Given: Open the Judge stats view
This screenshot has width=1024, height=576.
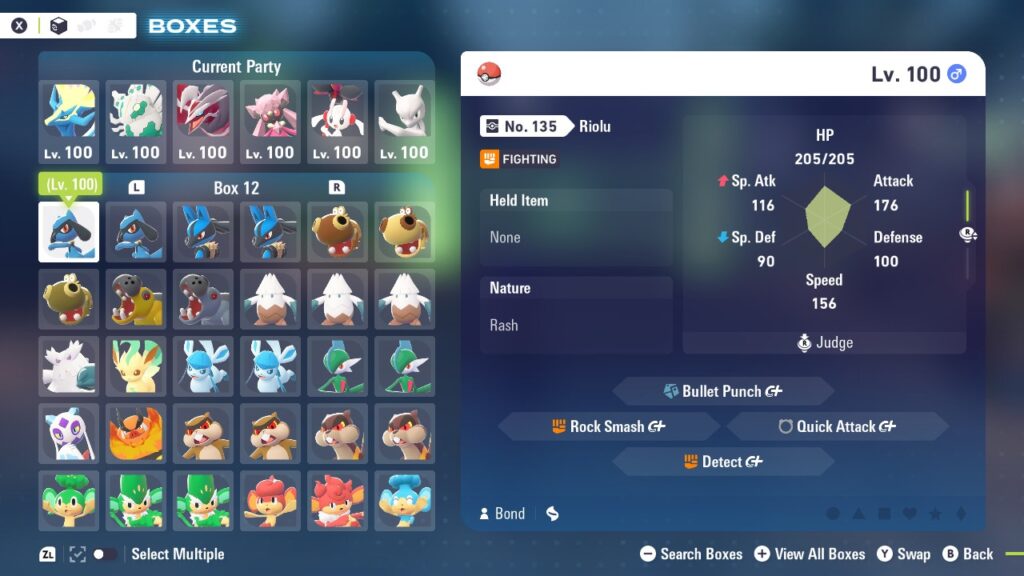Looking at the screenshot, I should (824, 343).
